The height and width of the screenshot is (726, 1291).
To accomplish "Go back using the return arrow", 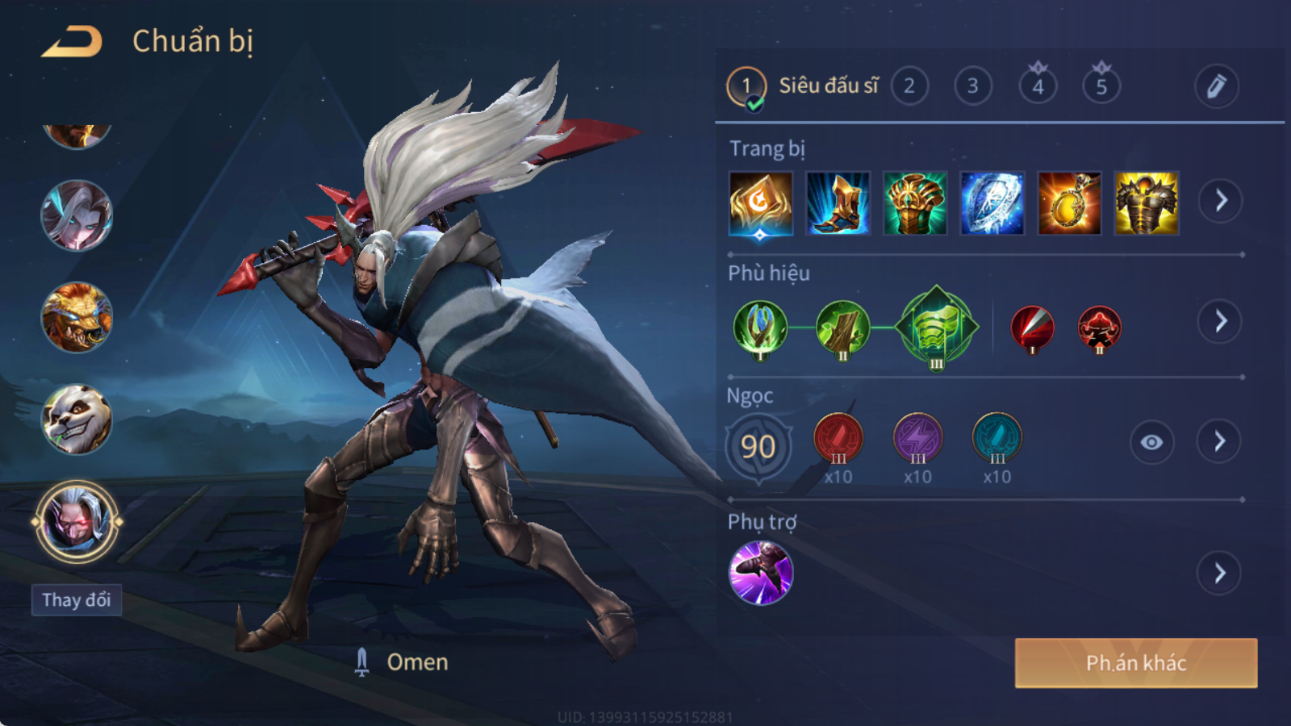I will [72, 42].
